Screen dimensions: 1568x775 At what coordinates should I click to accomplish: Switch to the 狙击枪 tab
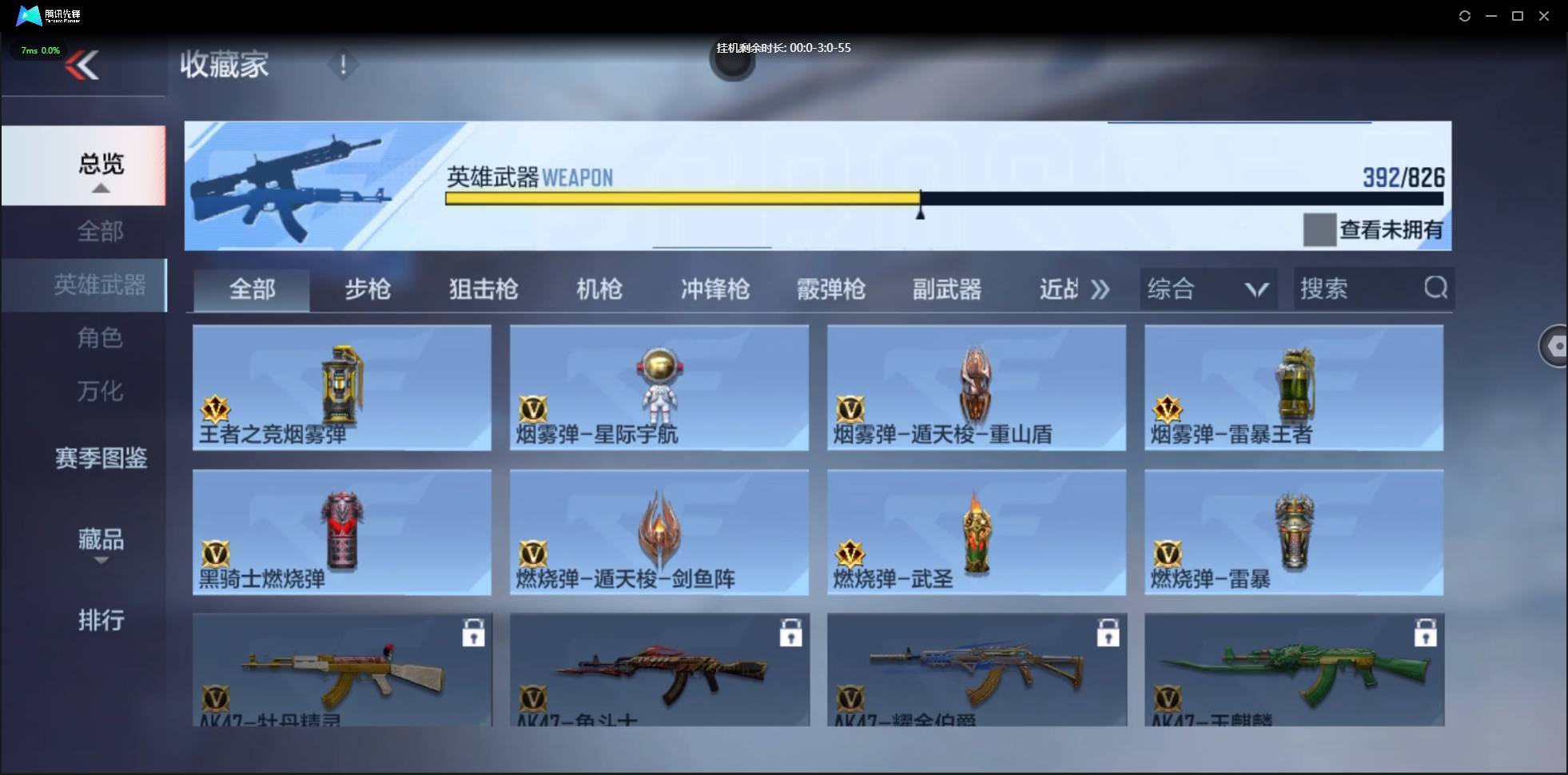pyautogui.click(x=482, y=289)
